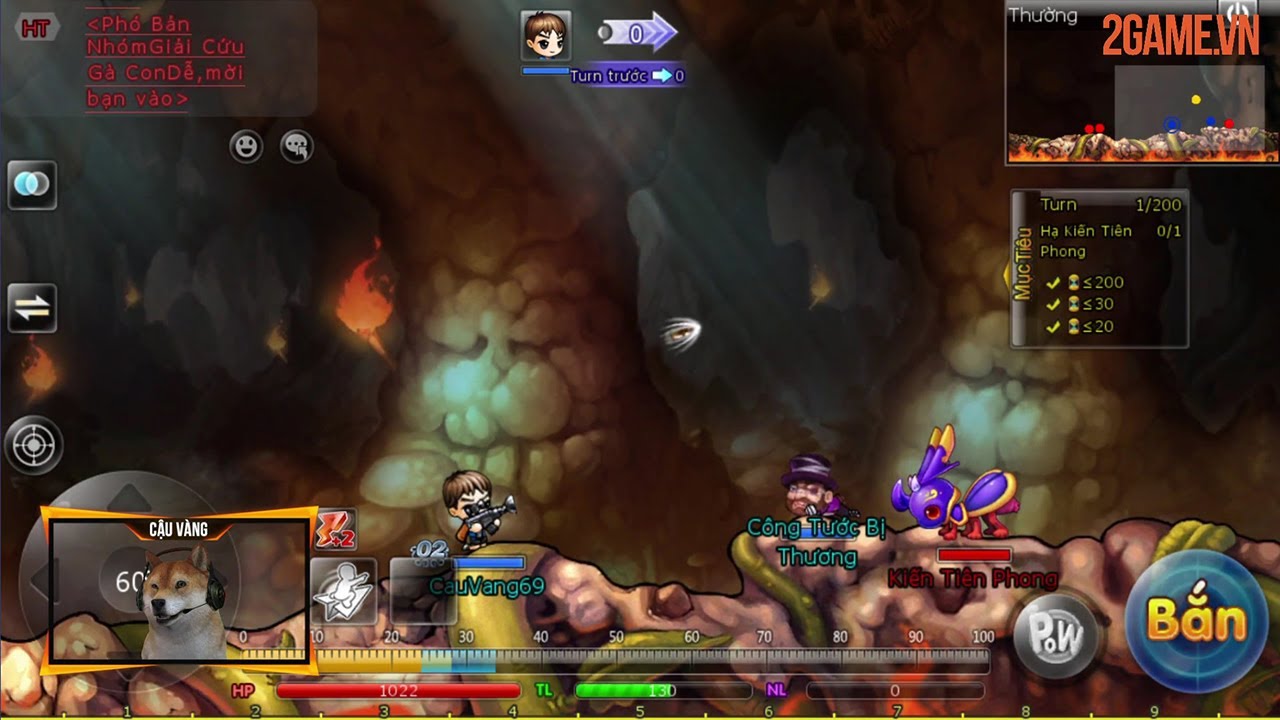Fire the shot with the Bắn button
Screen dimensions: 1280x720
(1196, 621)
